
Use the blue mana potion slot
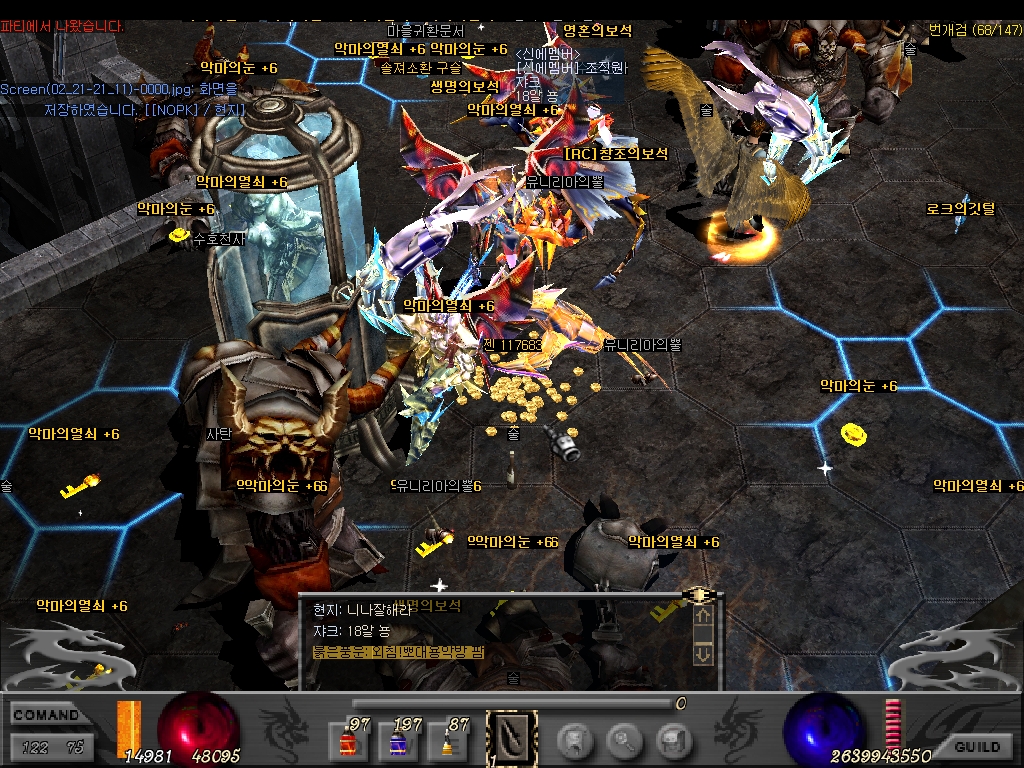click(398, 741)
